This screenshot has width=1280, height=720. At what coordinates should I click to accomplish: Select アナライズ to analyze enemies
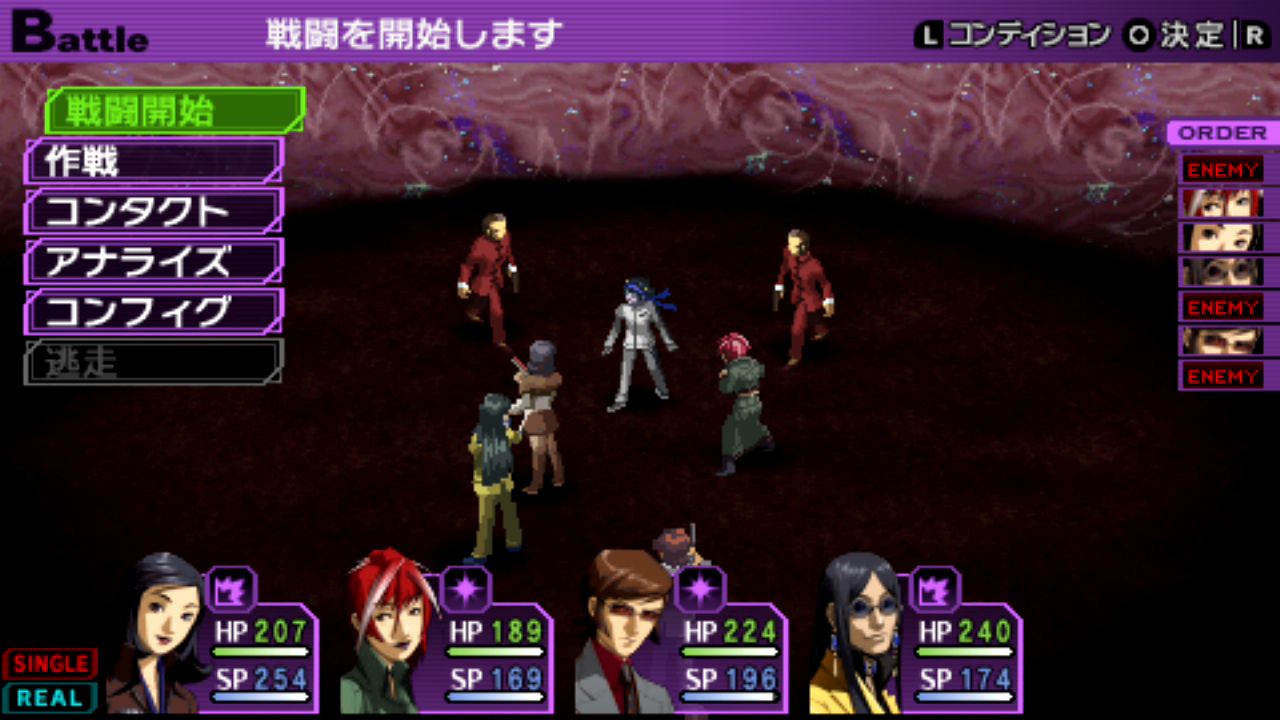(153, 261)
